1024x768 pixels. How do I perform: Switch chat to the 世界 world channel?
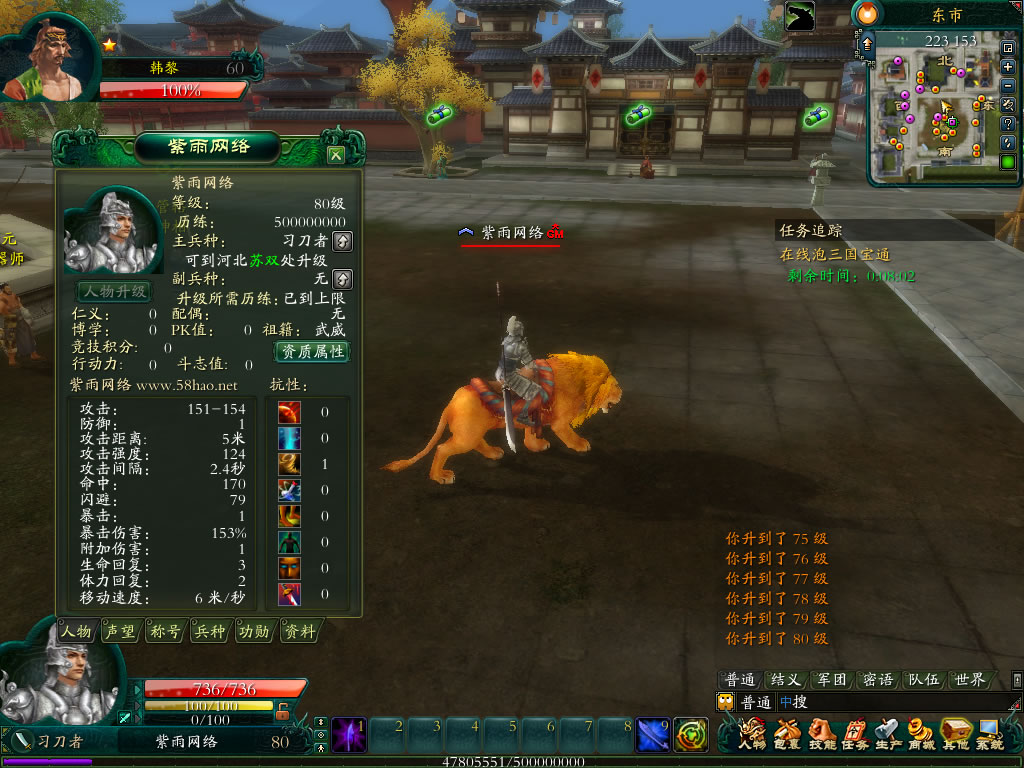coord(970,680)
